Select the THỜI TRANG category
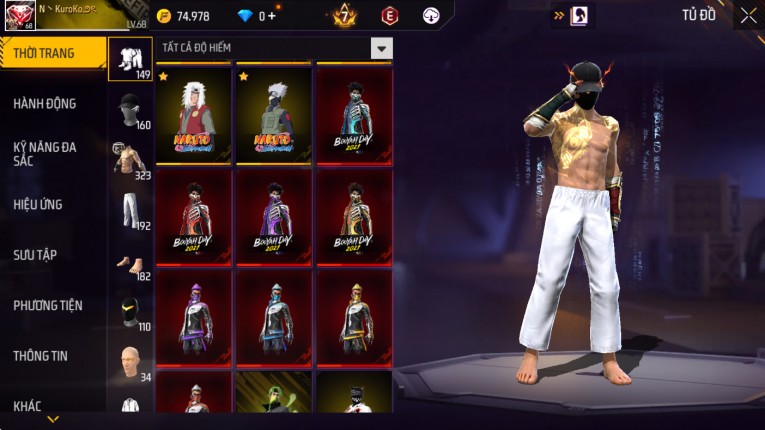This screenshot has width=765, height=430. tap(45, 53)
